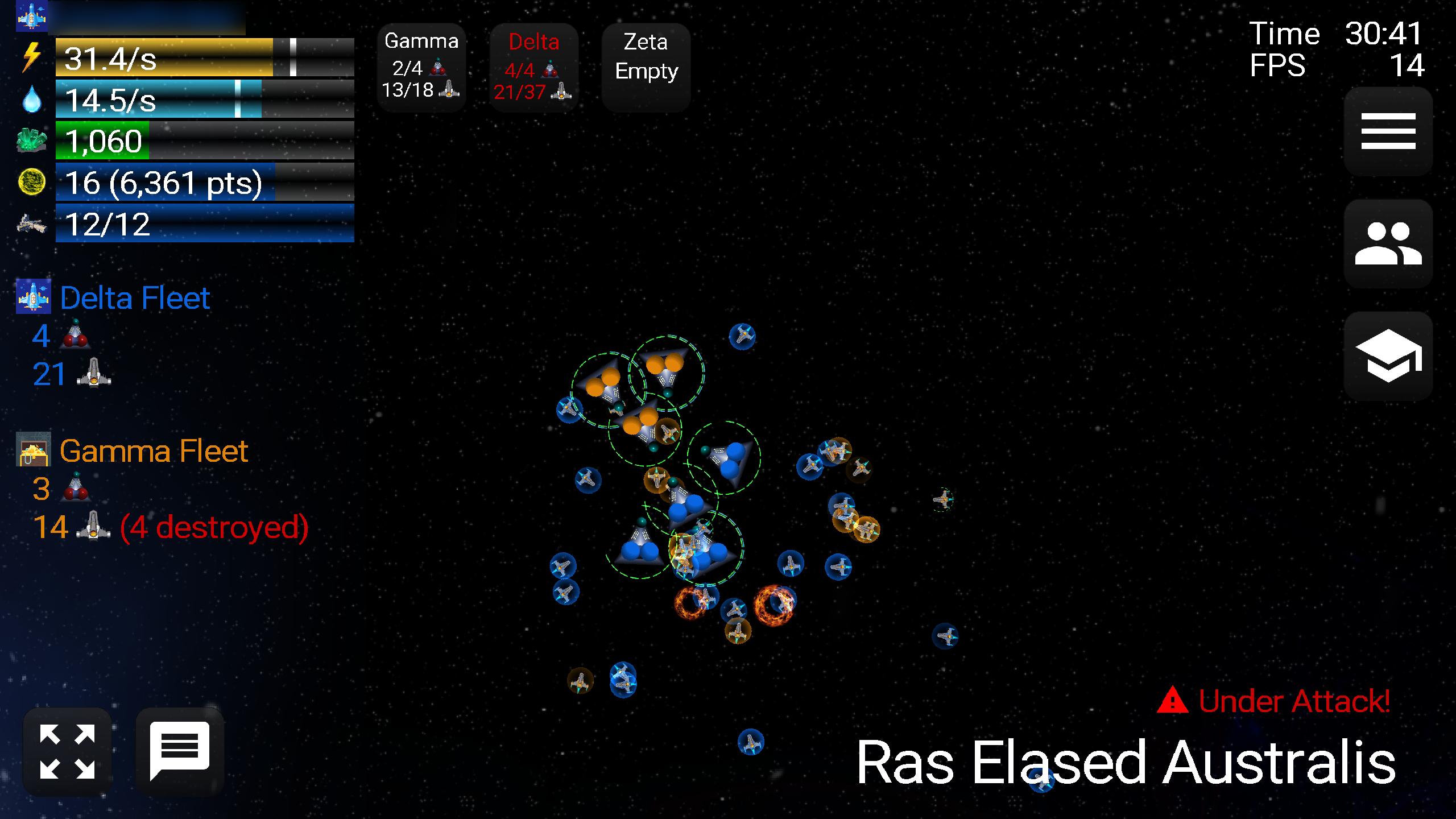Select the Delta Fleet blue ship icon

pyautogui.click(x=34, y=296)
